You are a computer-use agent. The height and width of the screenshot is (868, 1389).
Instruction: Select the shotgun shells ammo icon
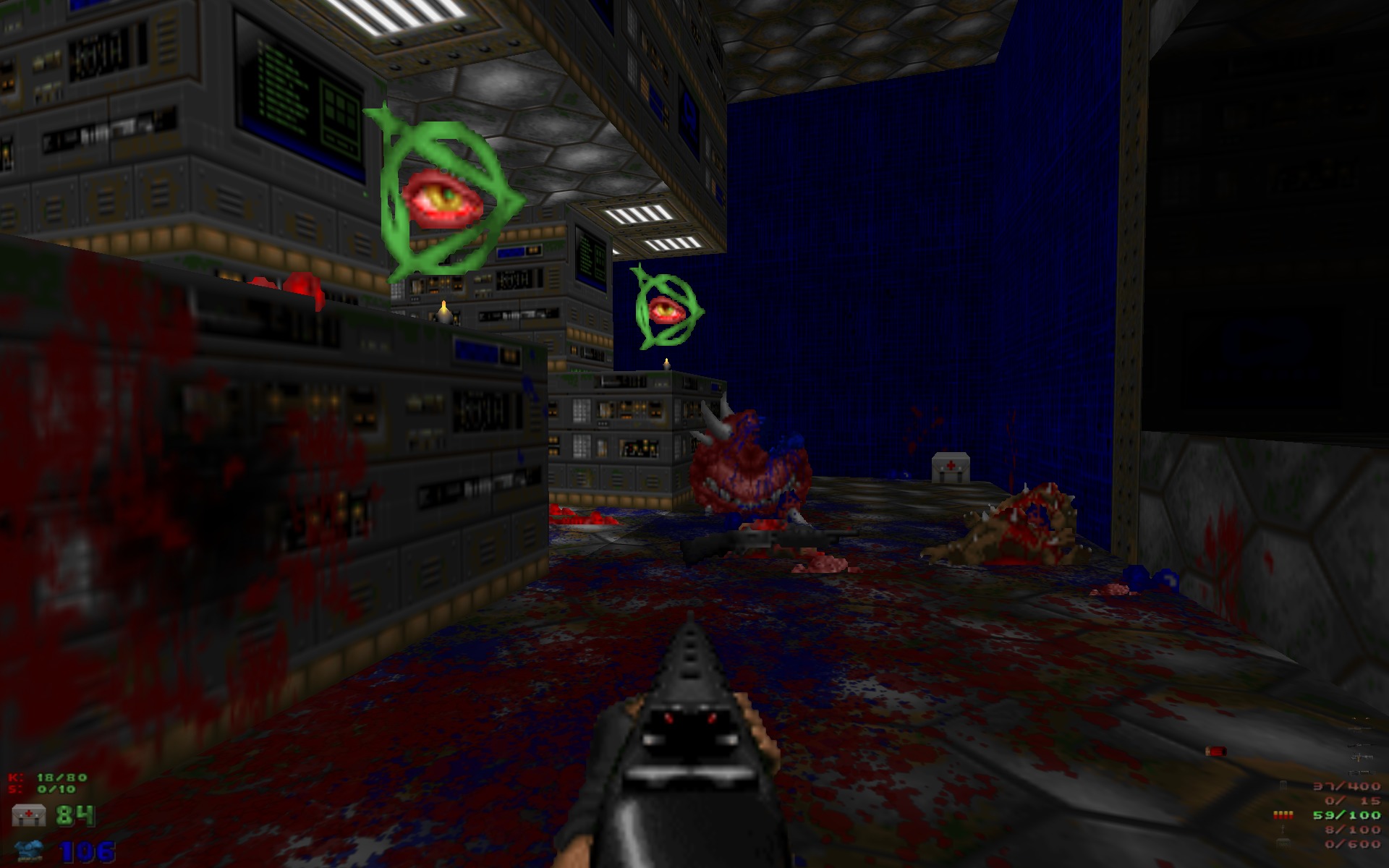1283,815
